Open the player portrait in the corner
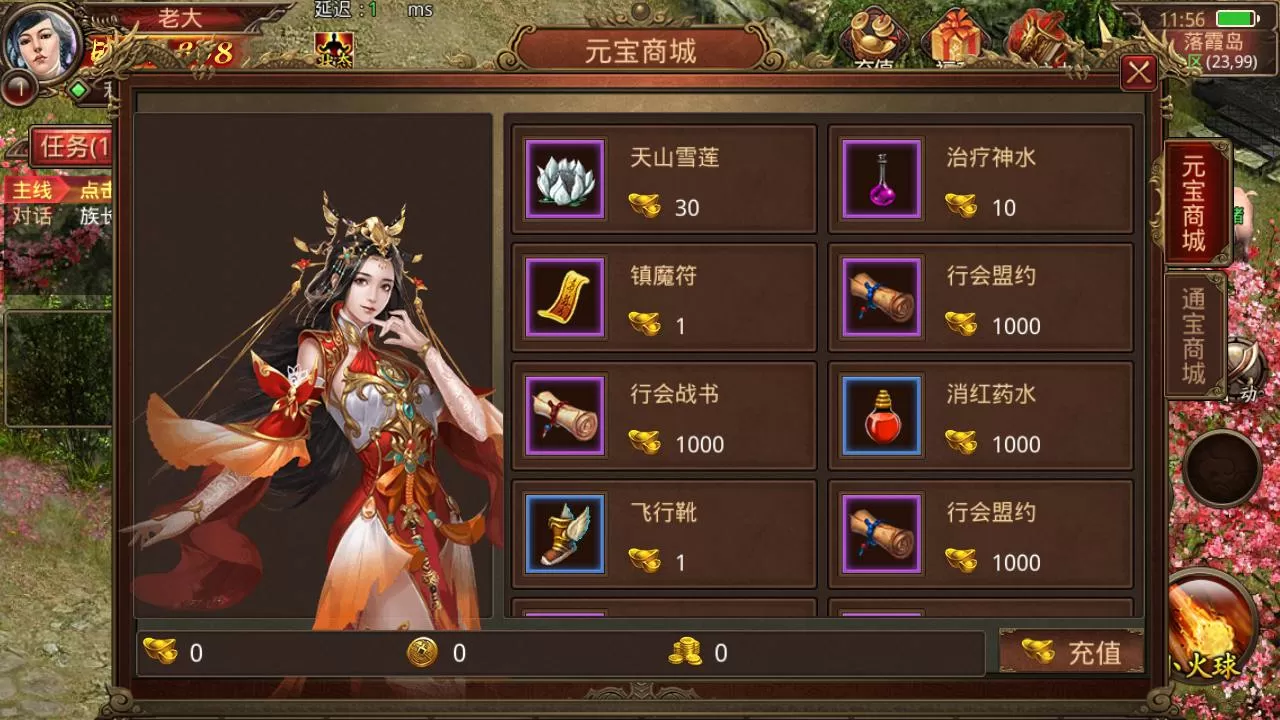This screenshot has width=1280, height=720. click(x=42, y=42)
